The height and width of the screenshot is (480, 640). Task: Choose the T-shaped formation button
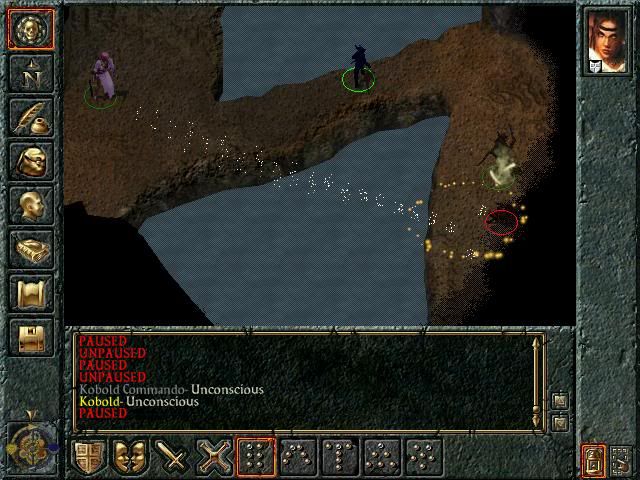[x=341, y=457]
